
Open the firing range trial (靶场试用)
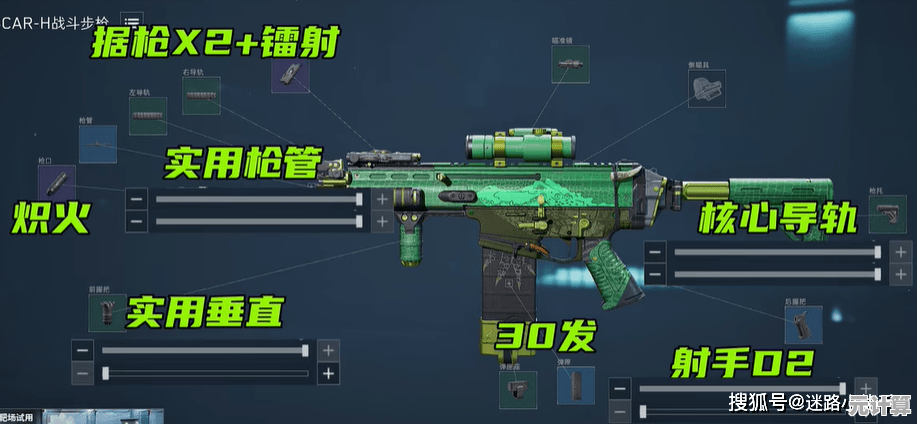pos(20,416)
